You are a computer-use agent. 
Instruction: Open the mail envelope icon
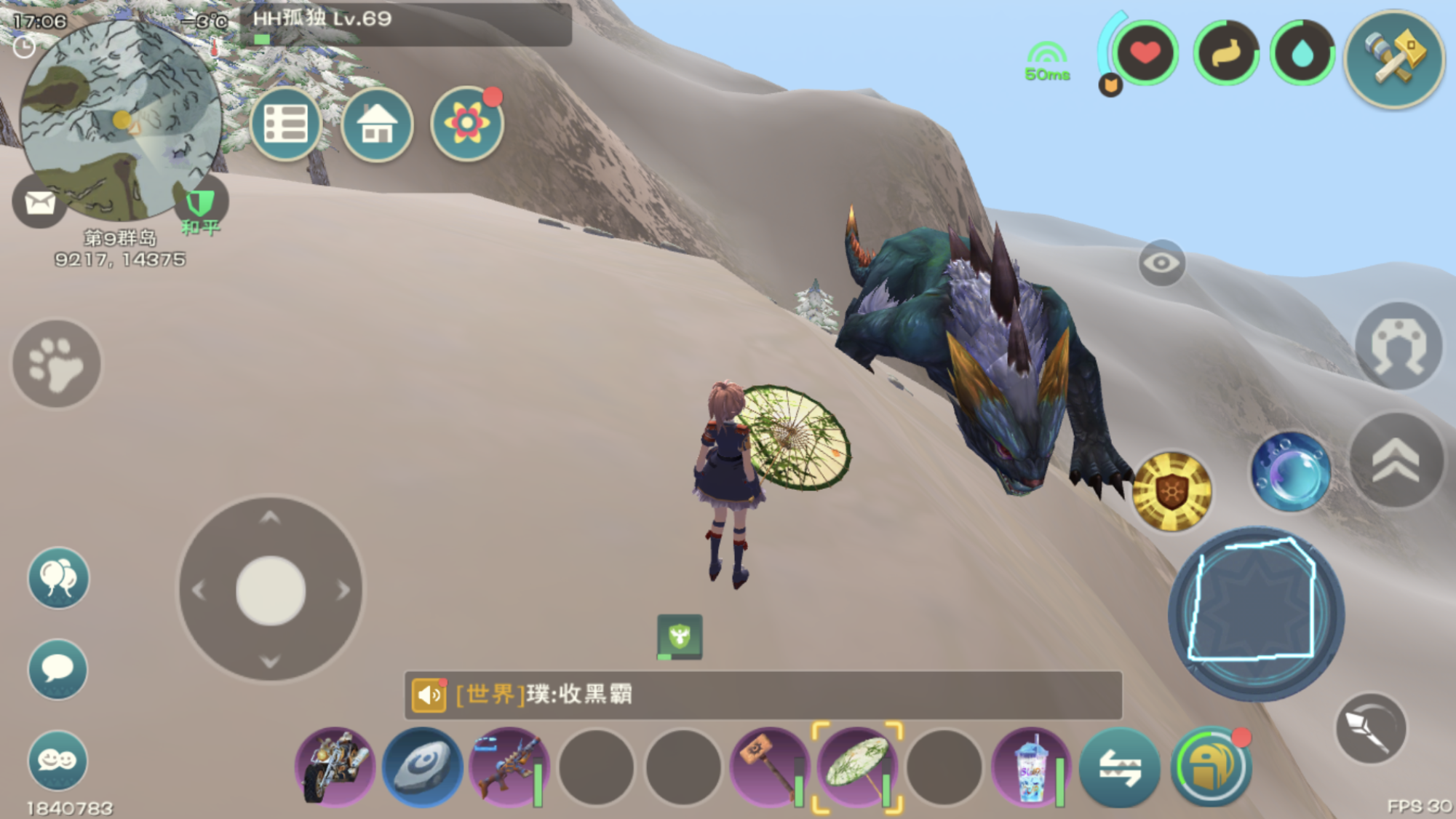coord(40,202)
